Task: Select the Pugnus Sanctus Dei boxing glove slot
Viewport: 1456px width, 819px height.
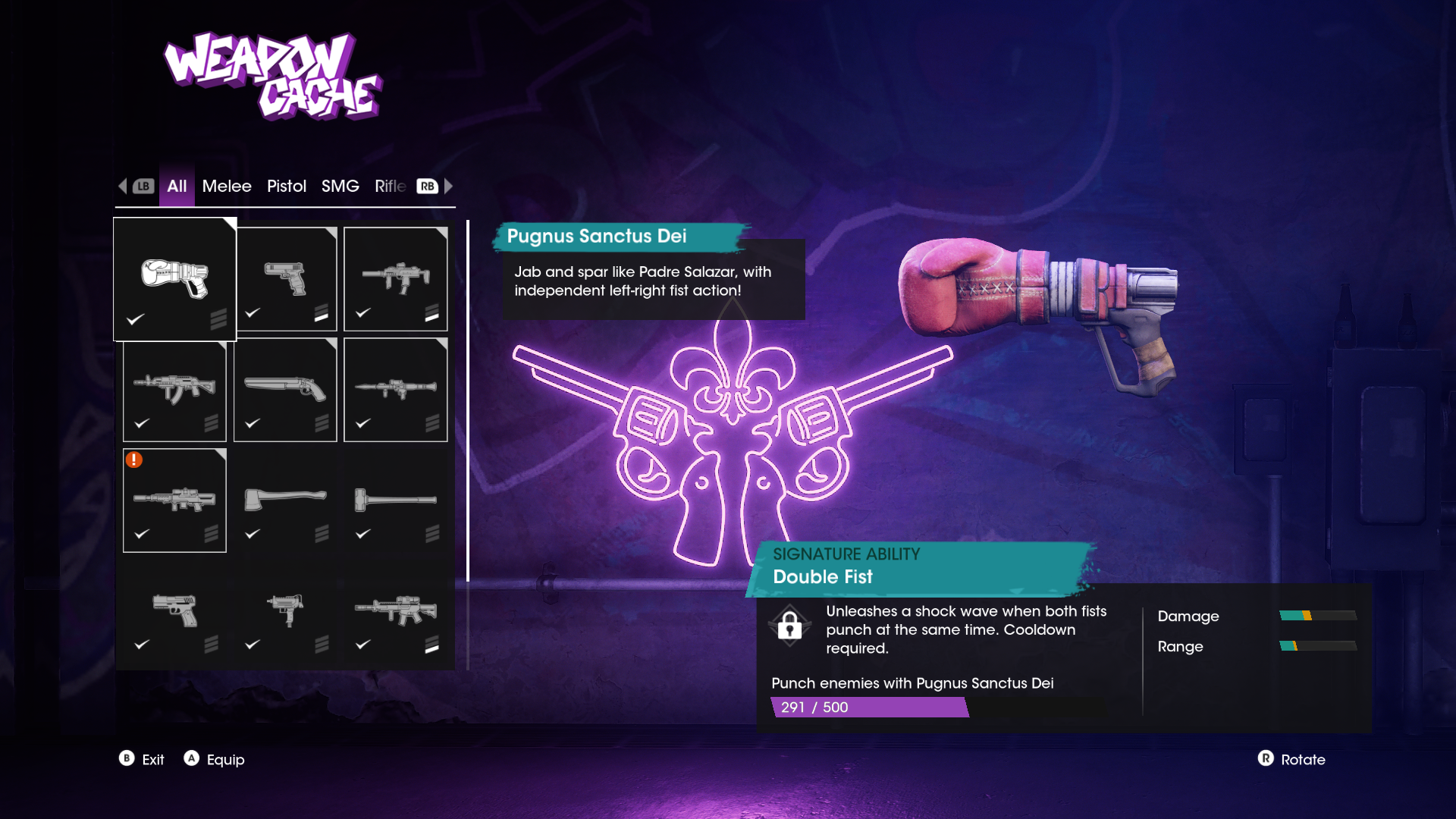Action: [174, 279]
